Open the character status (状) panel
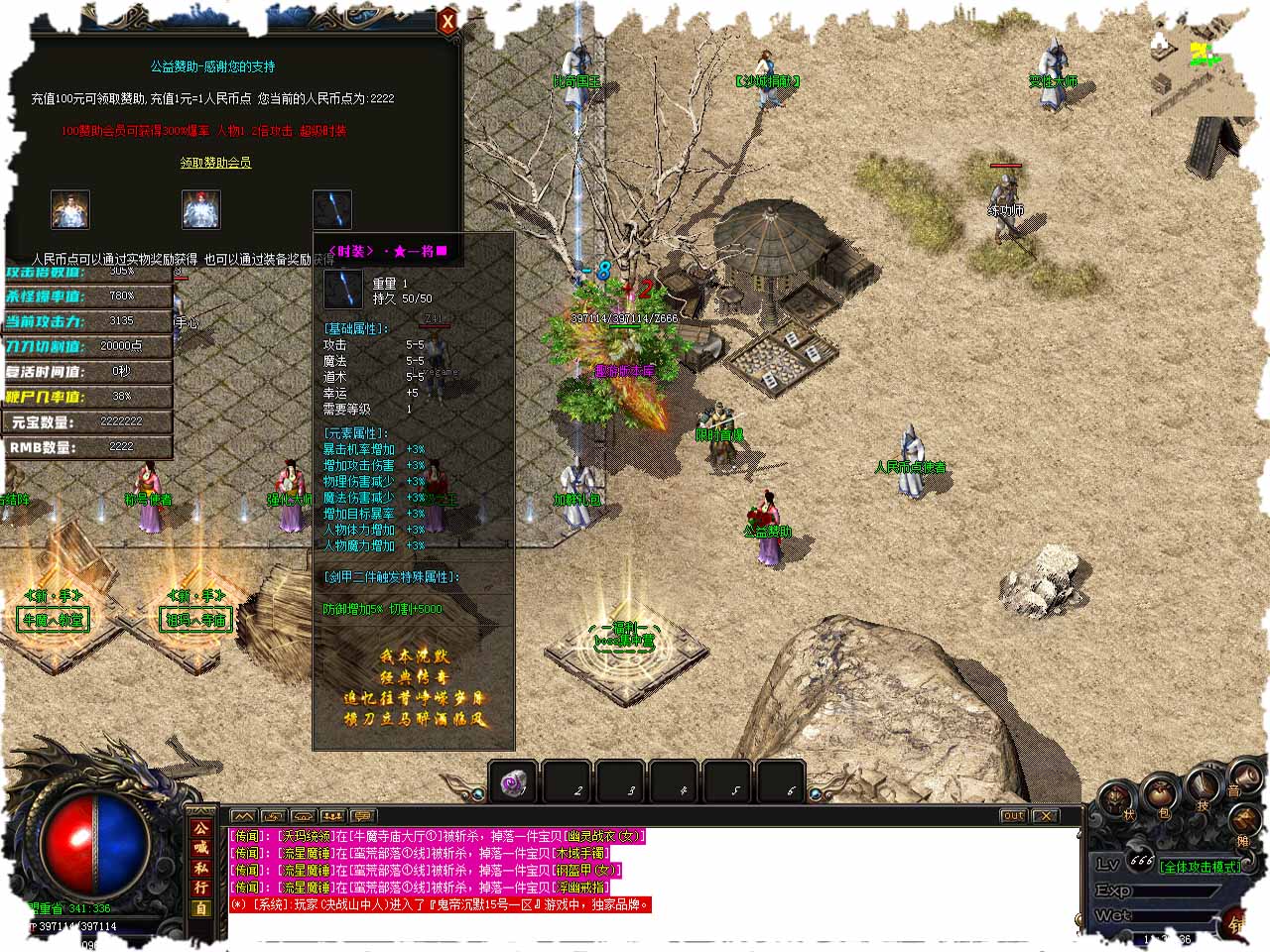 click(1118, 798)
